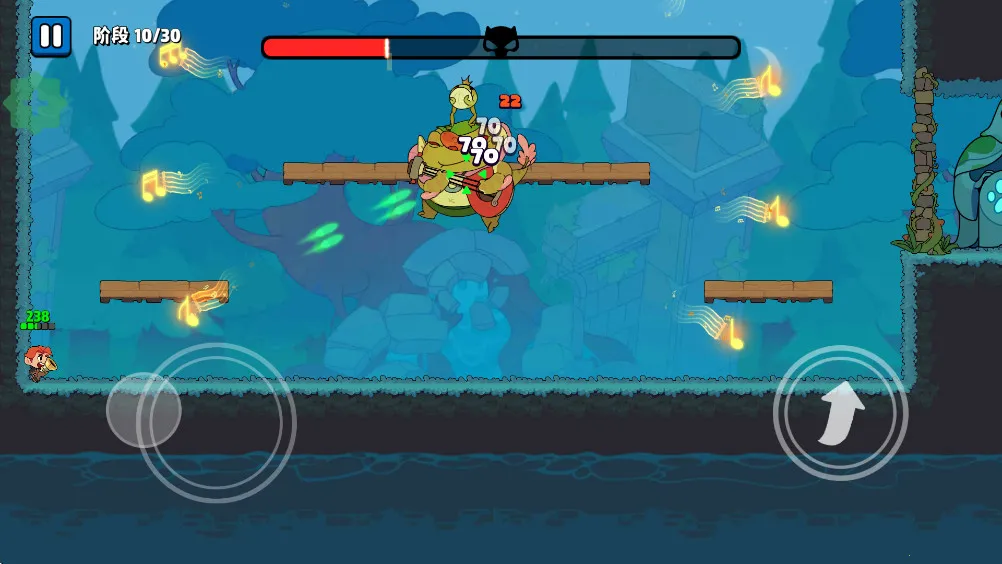Image resolution: width=1002 pixels, height=564 pixels.
Task: Pause the game with the blue button
Action: click(x=50, y=37)
